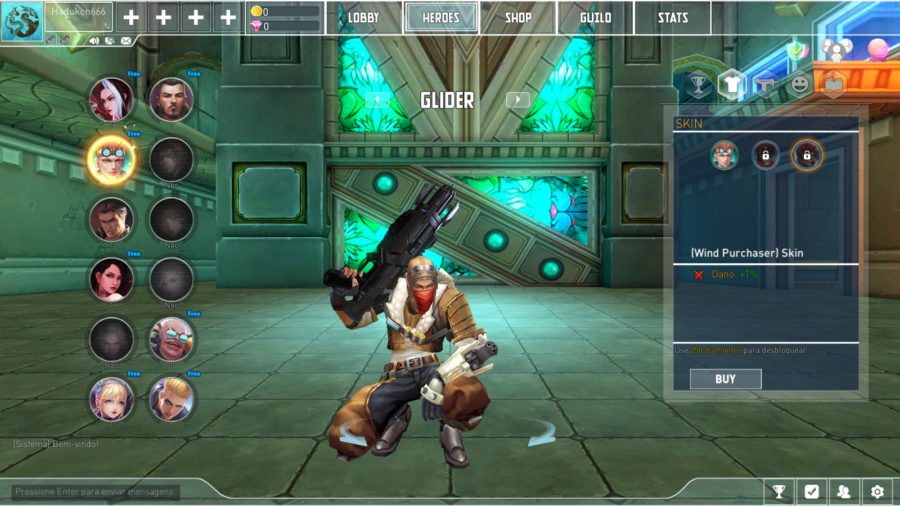Open the Guild tab
The image size is (900, 506).
click(x=596, y=17)
